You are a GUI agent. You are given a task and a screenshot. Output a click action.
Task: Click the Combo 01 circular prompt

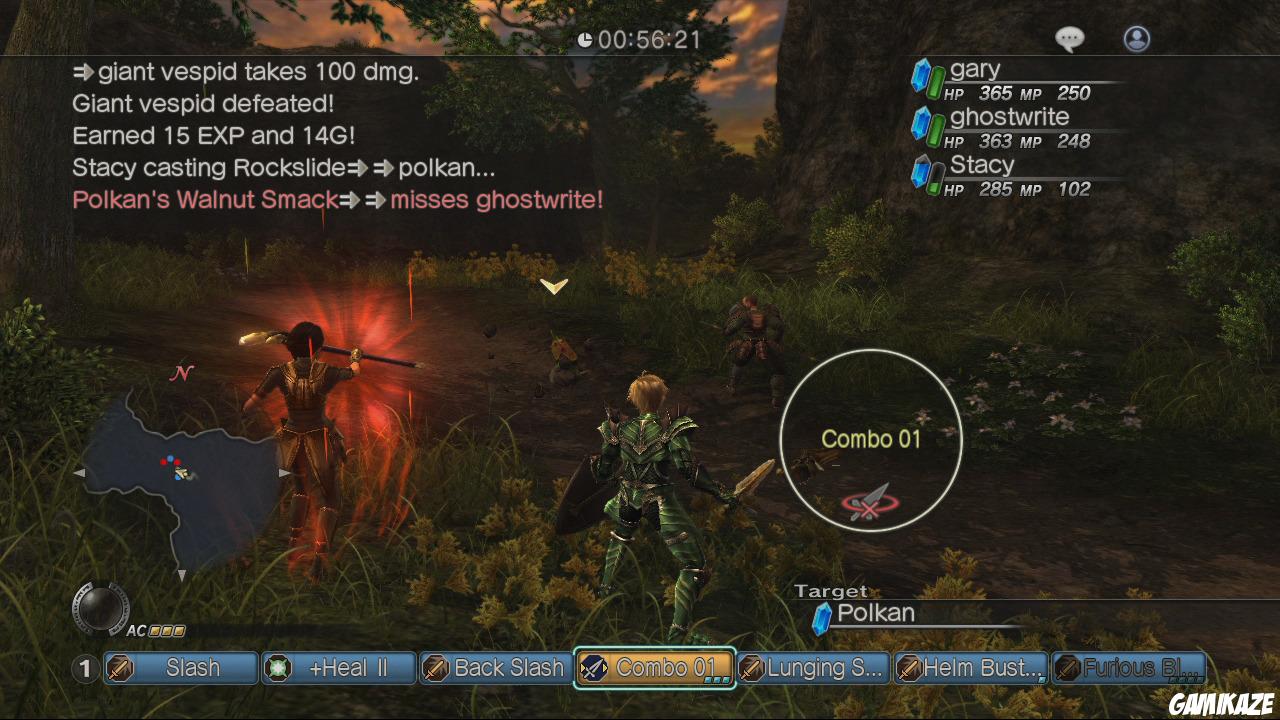pyautogui.click(x=871, y=440)
